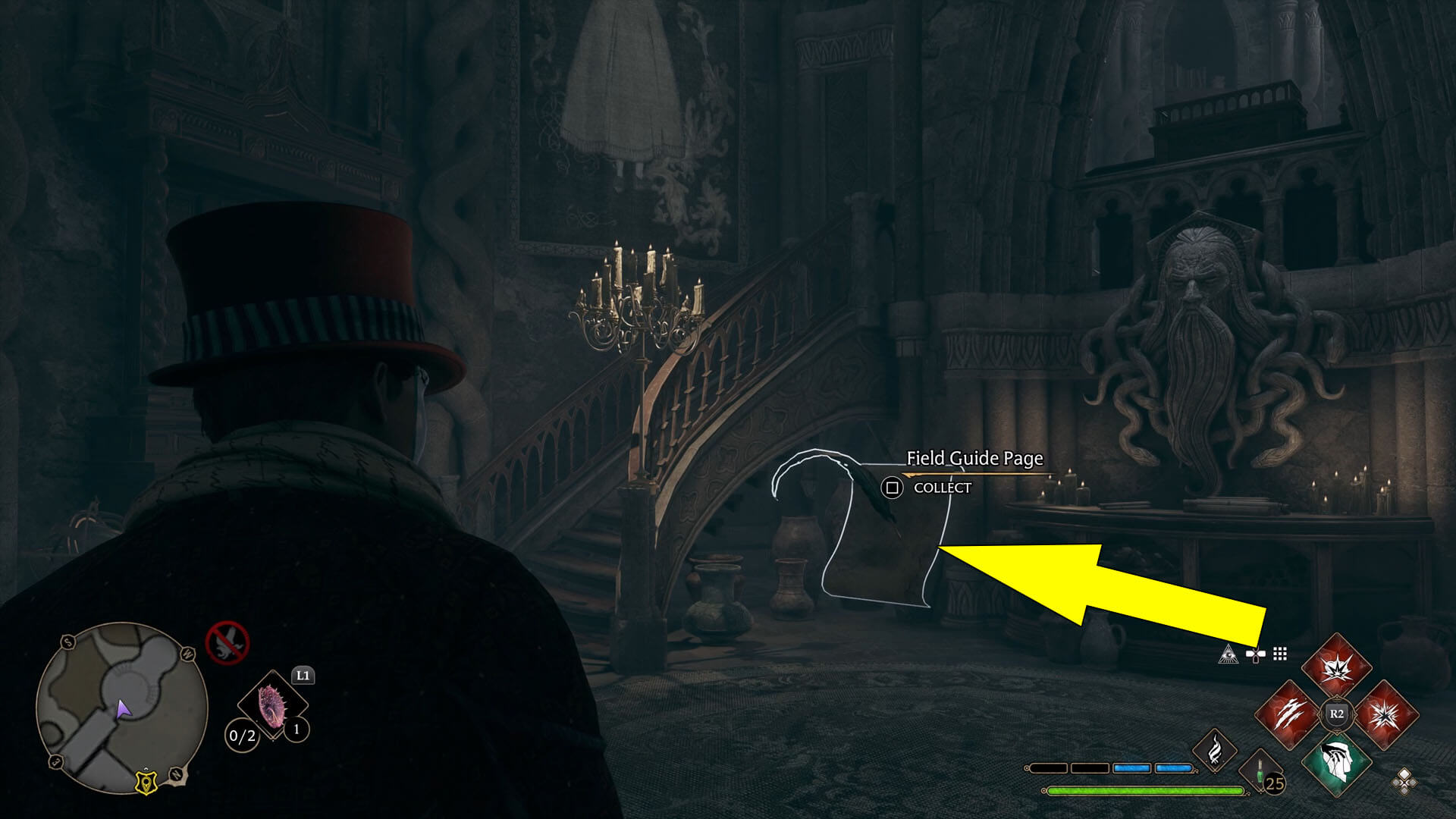This screenshot has width=1456, height=819.
Task: Toggle the eye-in-triangle Revelio indicator
Action: (x=1228, y=655)
